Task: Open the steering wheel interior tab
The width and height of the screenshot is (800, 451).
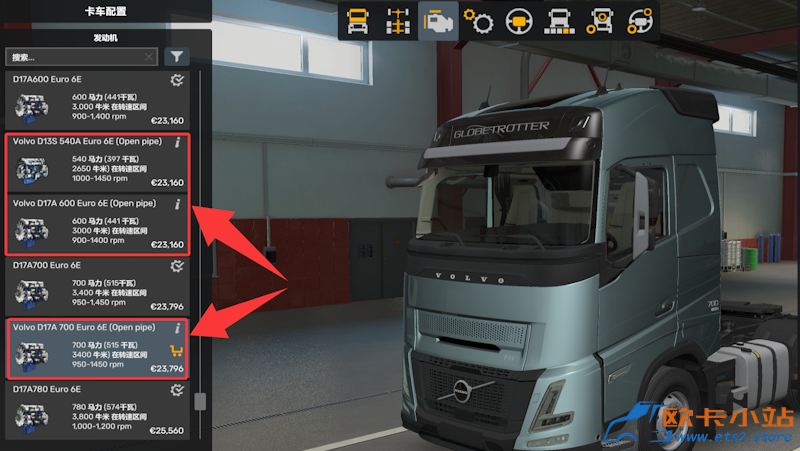Action: [x=518, y=21]
